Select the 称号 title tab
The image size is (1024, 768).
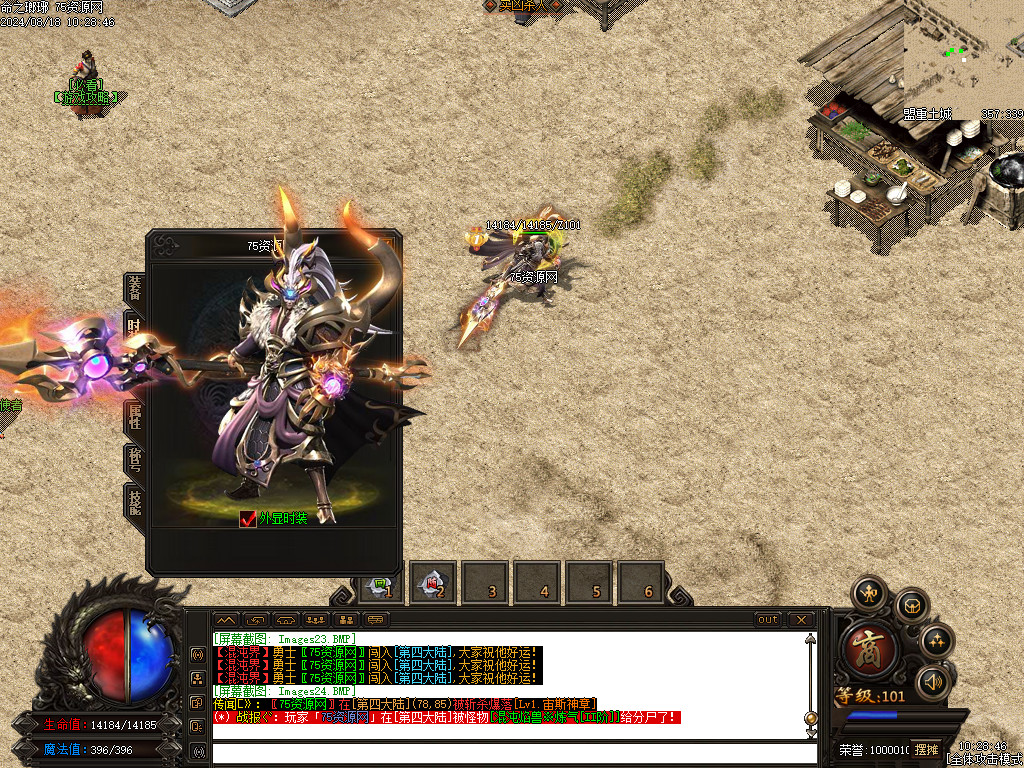click(134, 461)
